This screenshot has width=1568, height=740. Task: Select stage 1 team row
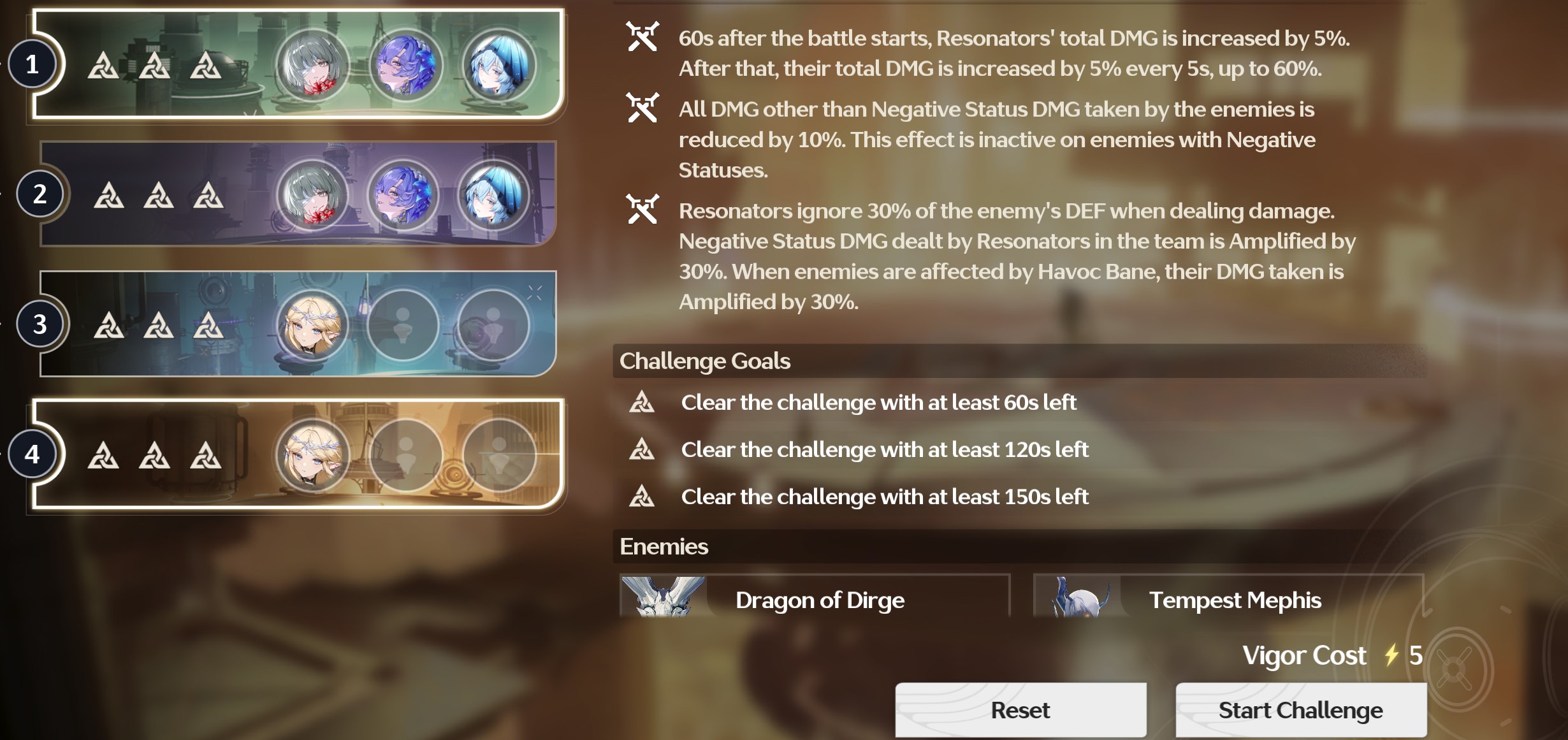point(297,64)
